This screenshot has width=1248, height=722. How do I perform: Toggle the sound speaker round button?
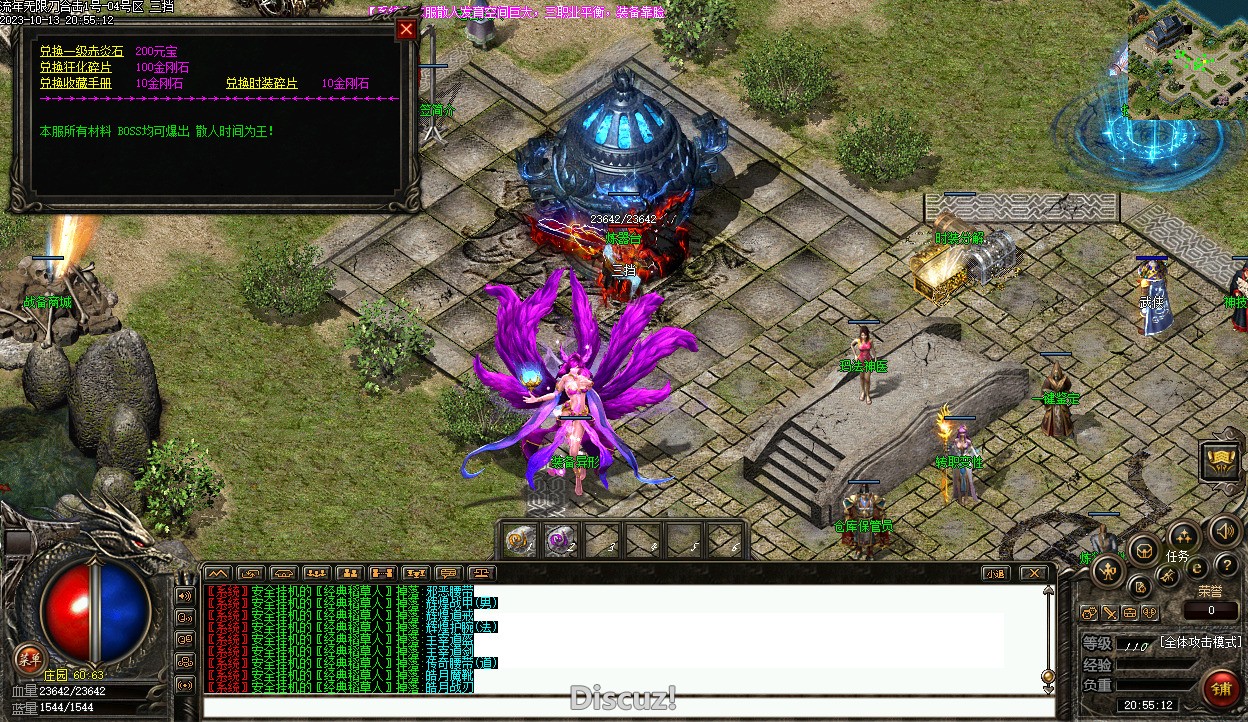point(1225,531)
